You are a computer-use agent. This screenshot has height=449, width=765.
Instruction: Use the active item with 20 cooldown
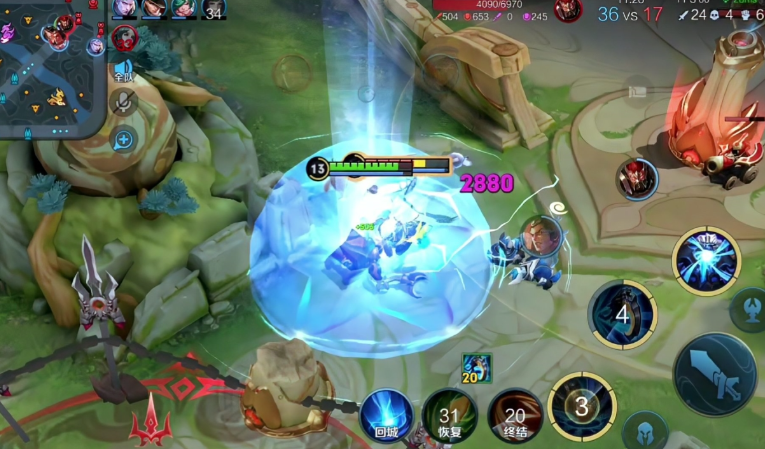click(x=476, y=368)
